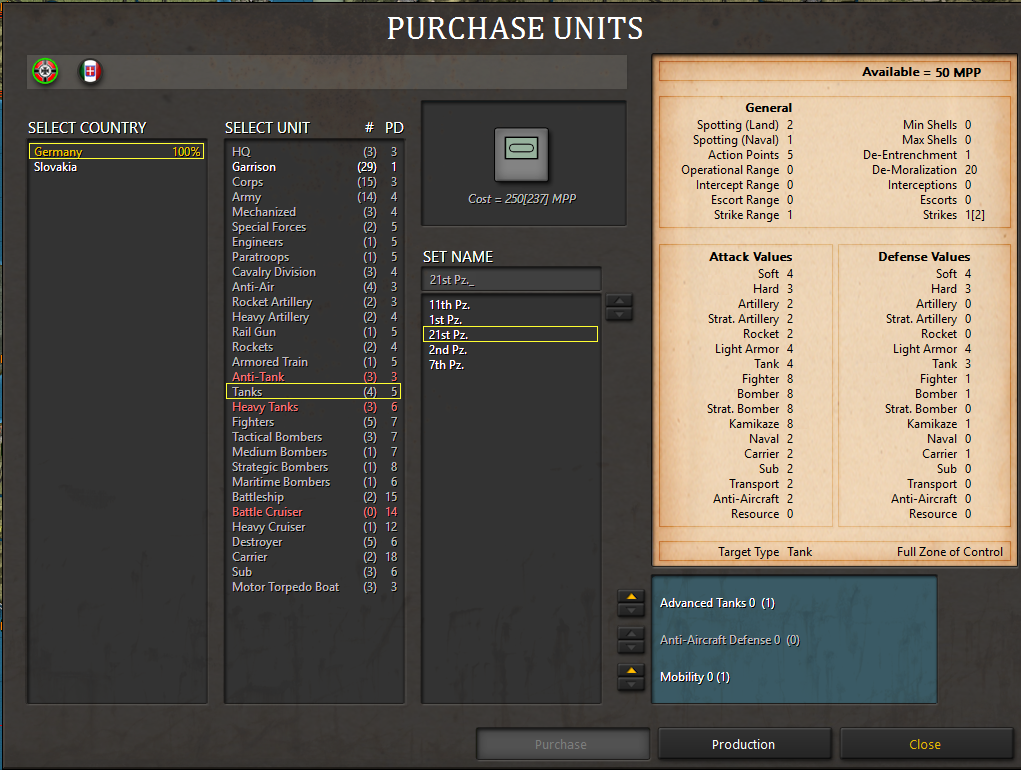Close the Purchase Units window
1021x770 pixels.
pos(925,744)
